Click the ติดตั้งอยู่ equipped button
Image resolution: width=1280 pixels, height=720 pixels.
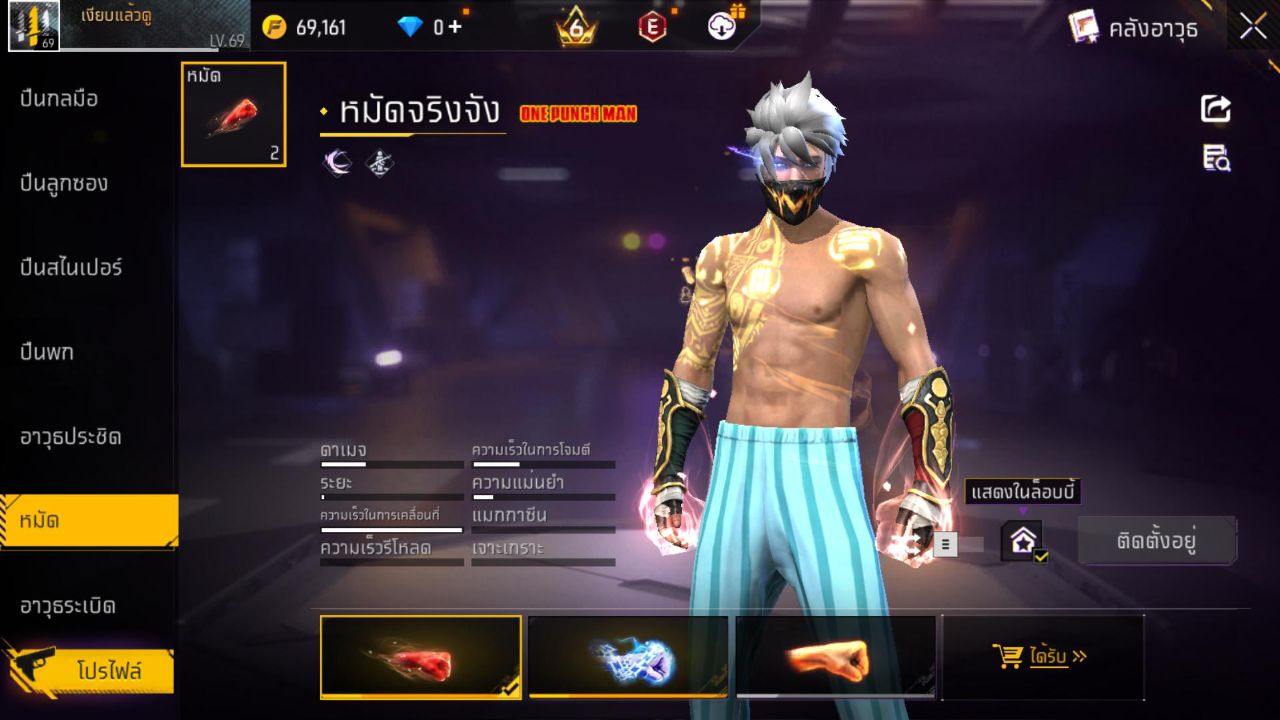[x=1157, y=540]
